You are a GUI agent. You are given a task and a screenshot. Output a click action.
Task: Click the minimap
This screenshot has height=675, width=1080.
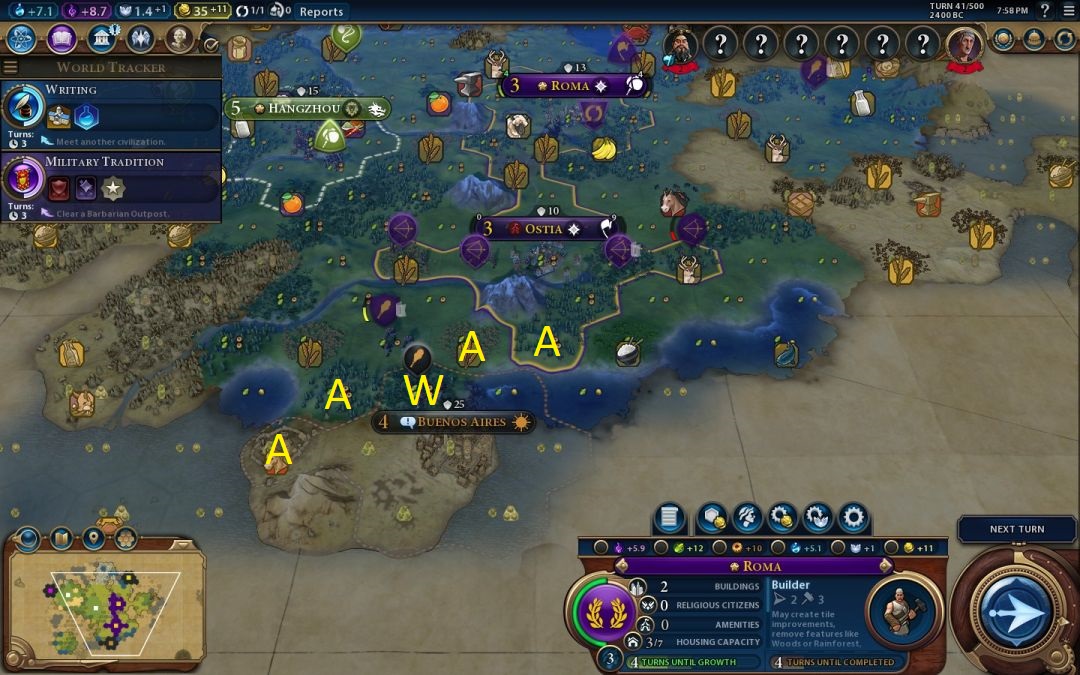click(x=105, y=605)
